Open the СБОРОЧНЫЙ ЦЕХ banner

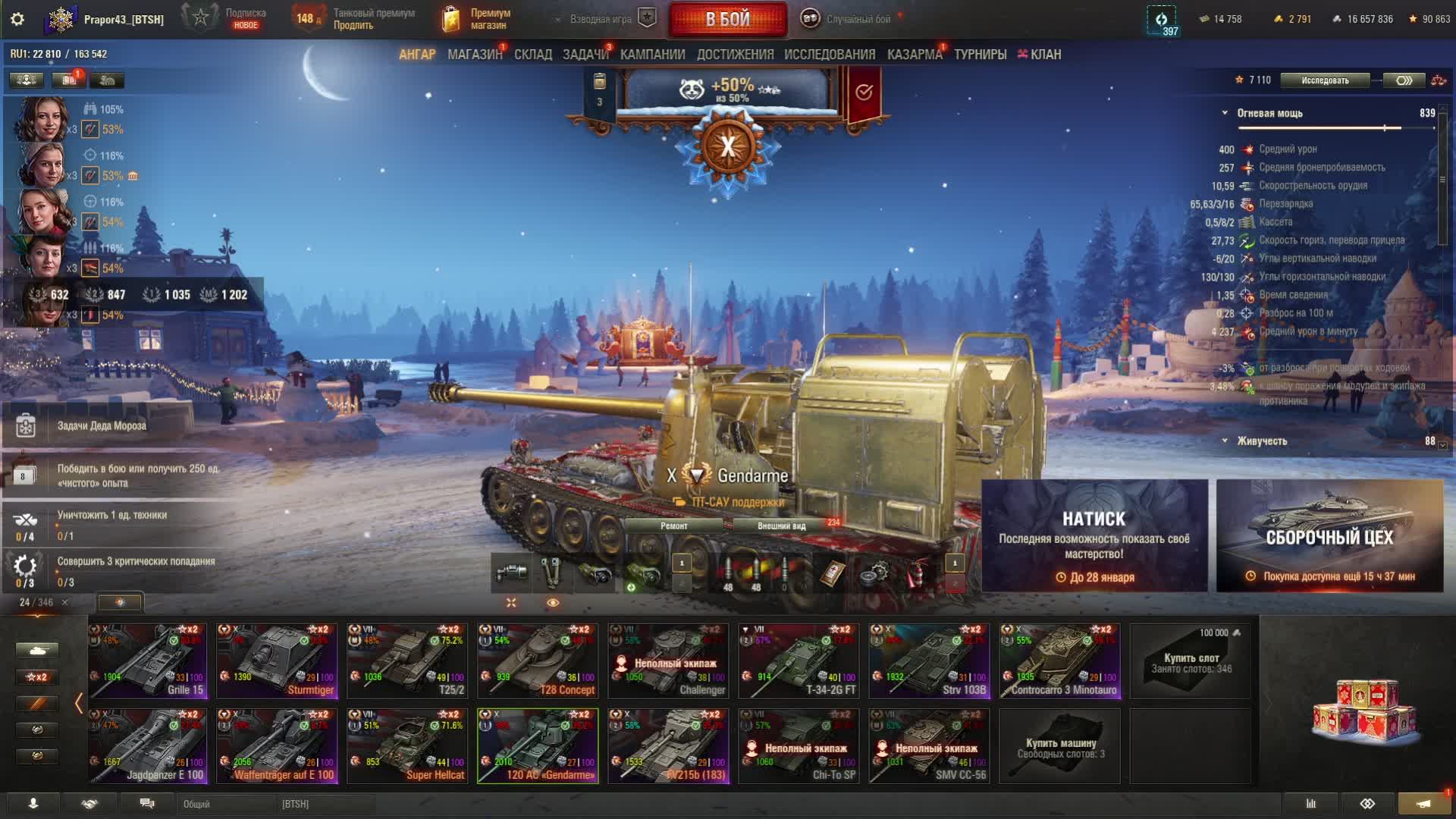click(1329, 535)
